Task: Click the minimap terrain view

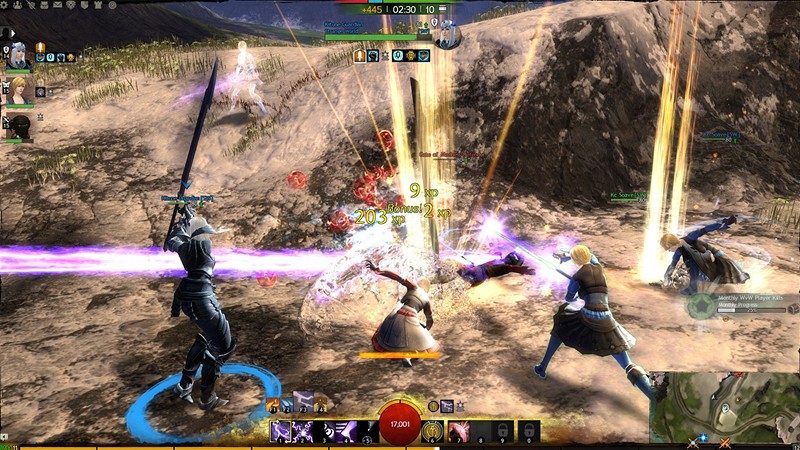Action: (x=720, y=407)
